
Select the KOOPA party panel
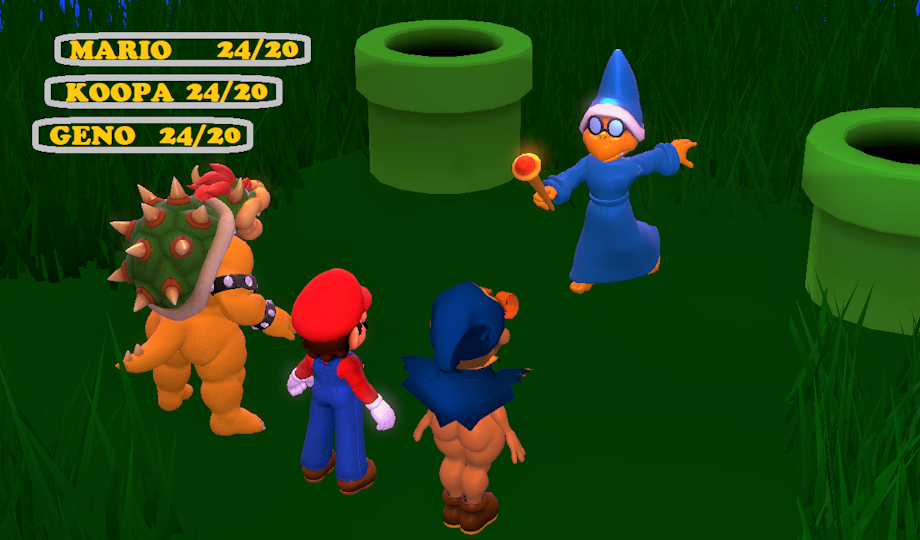[x=164, y=92]
